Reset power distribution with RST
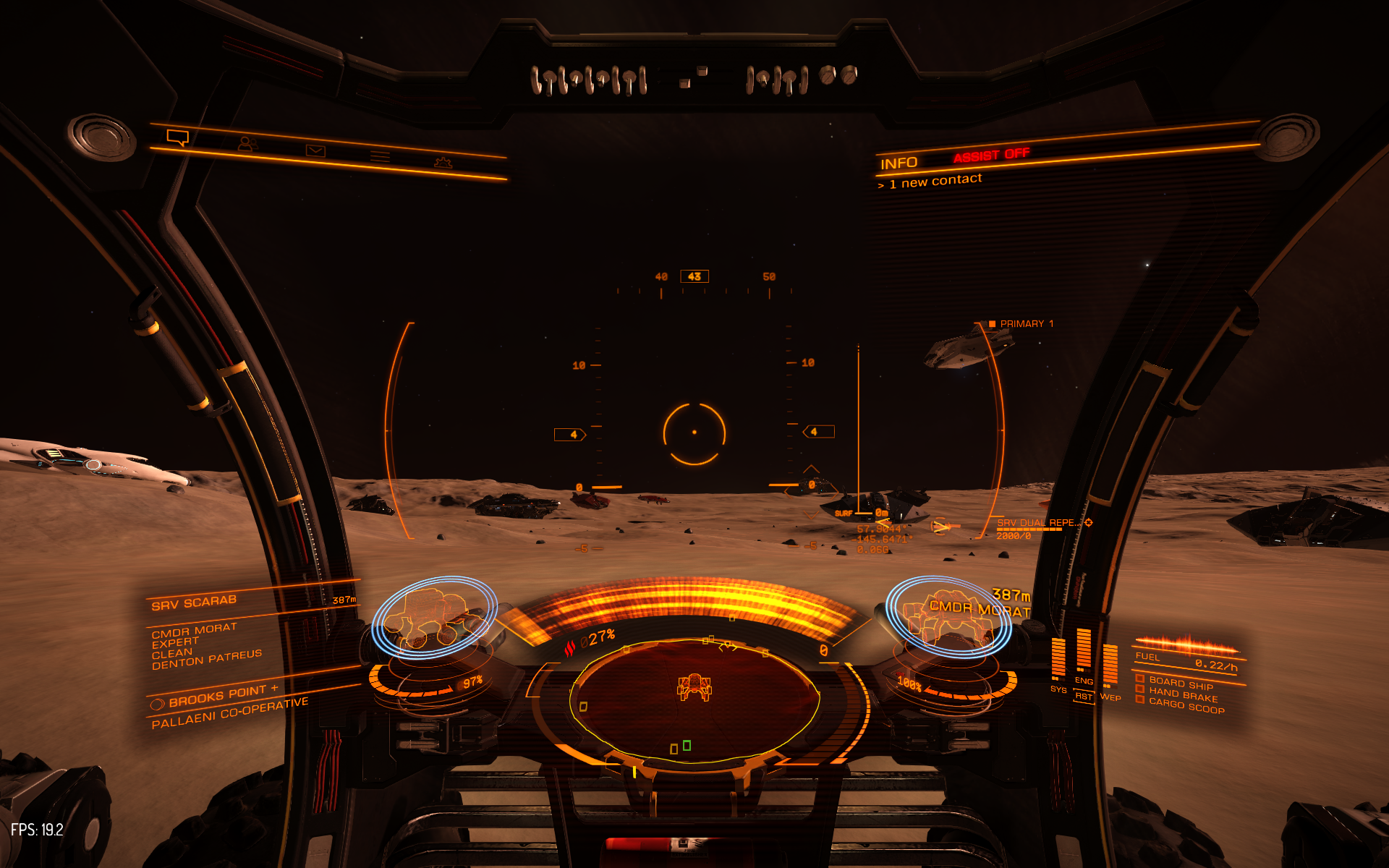 (1083, 696)
